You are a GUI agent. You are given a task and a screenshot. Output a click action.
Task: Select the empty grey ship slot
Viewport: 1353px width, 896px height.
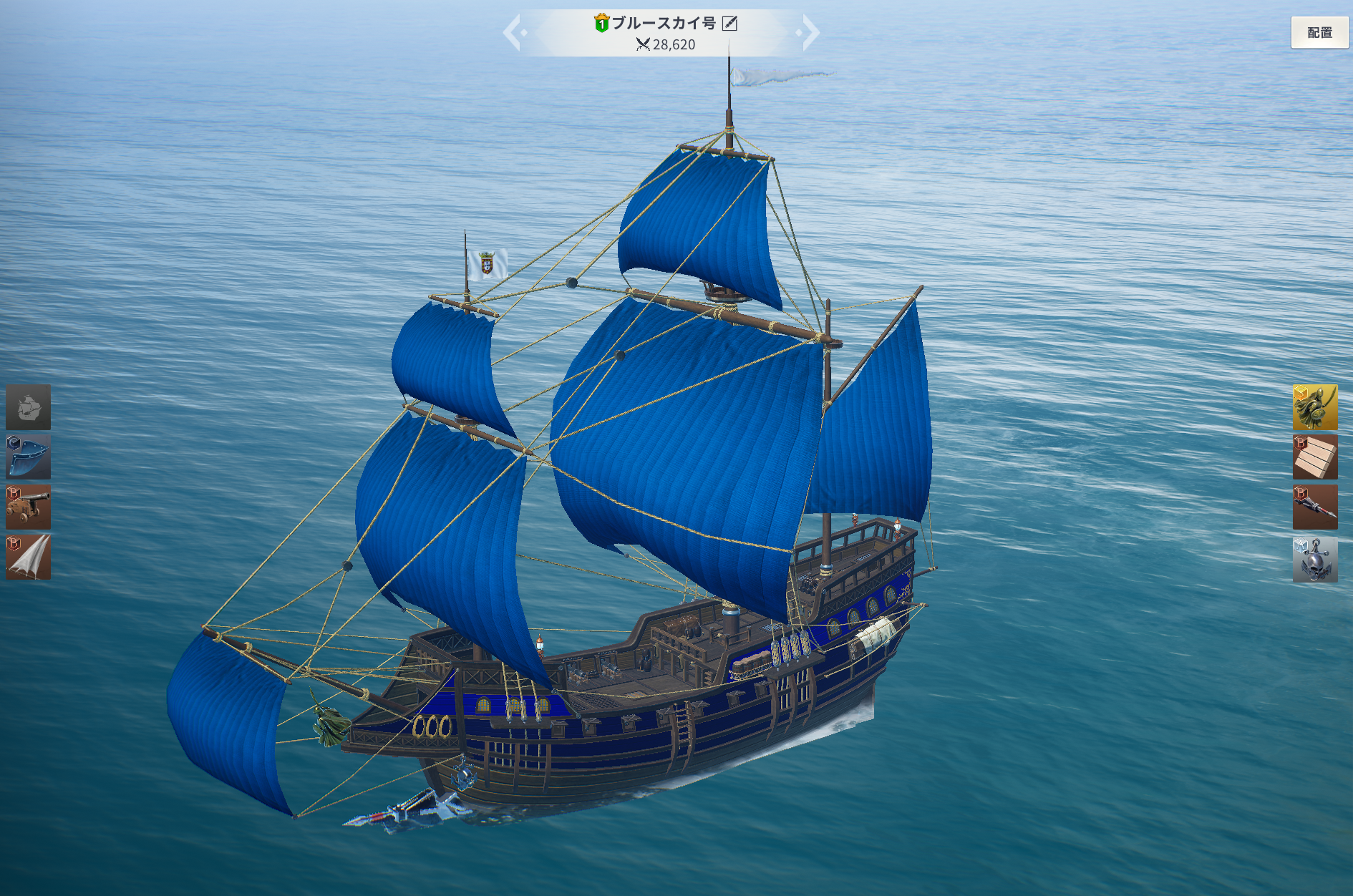pos(29,407)
